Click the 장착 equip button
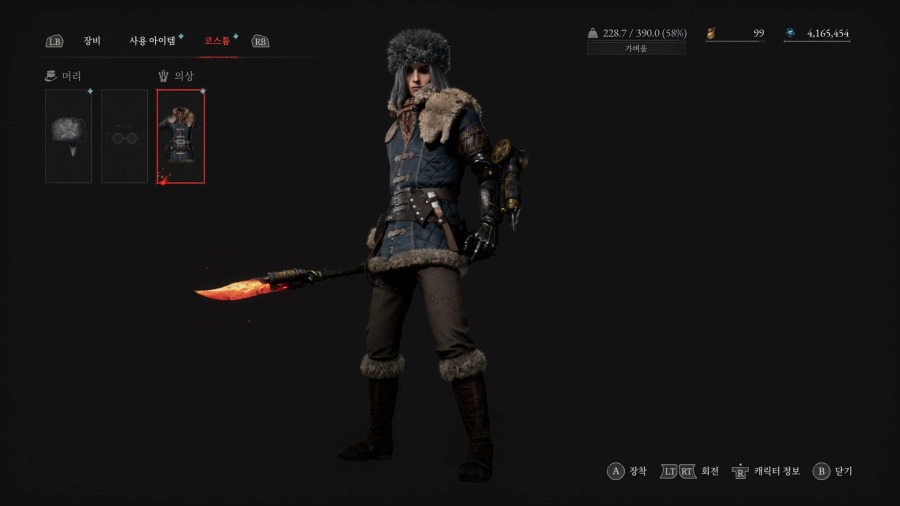The width and height of the screenshot is (900, 506). coord(627,471)
